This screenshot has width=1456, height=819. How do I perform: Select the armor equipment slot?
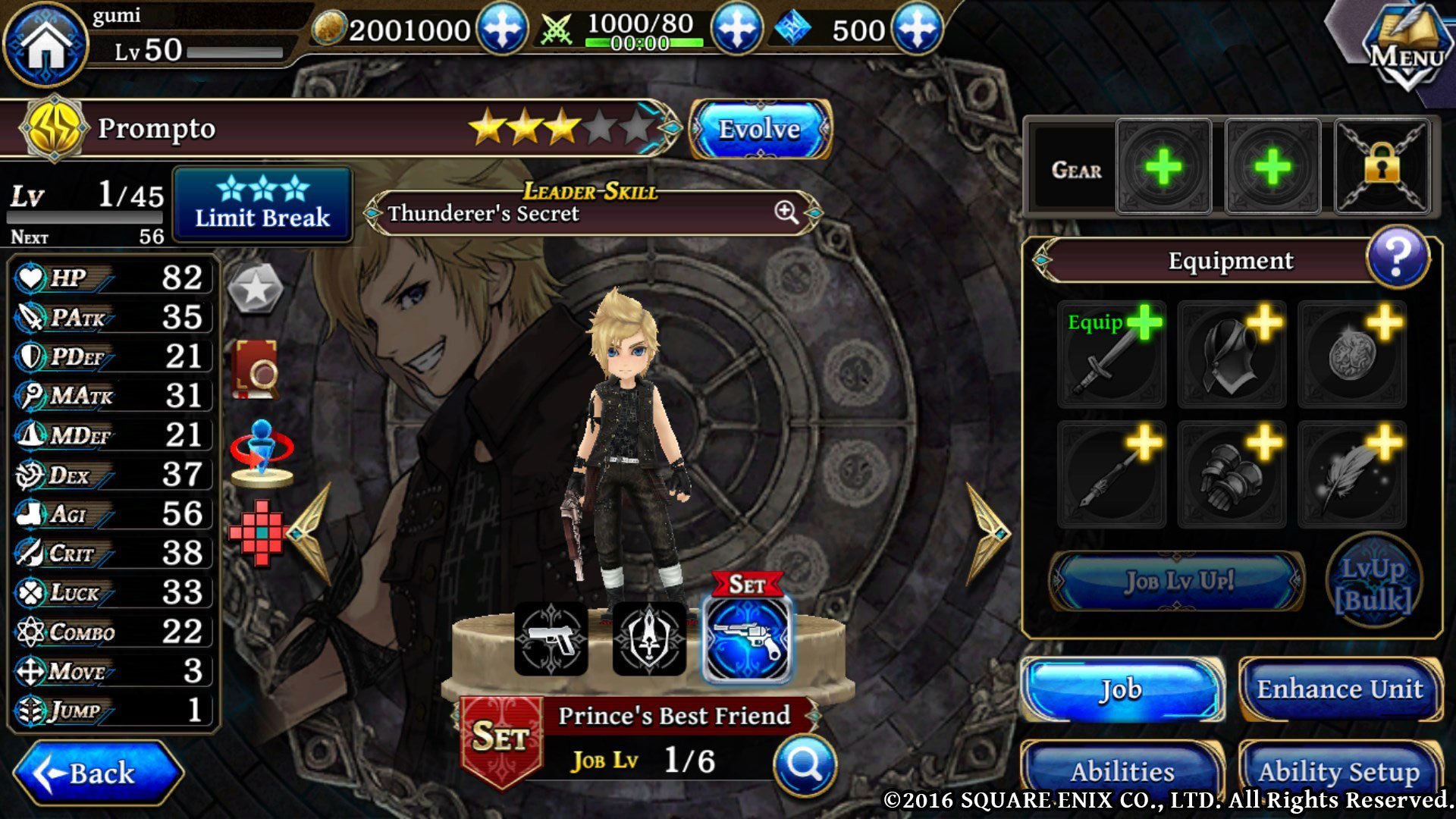coord(1232,354)
